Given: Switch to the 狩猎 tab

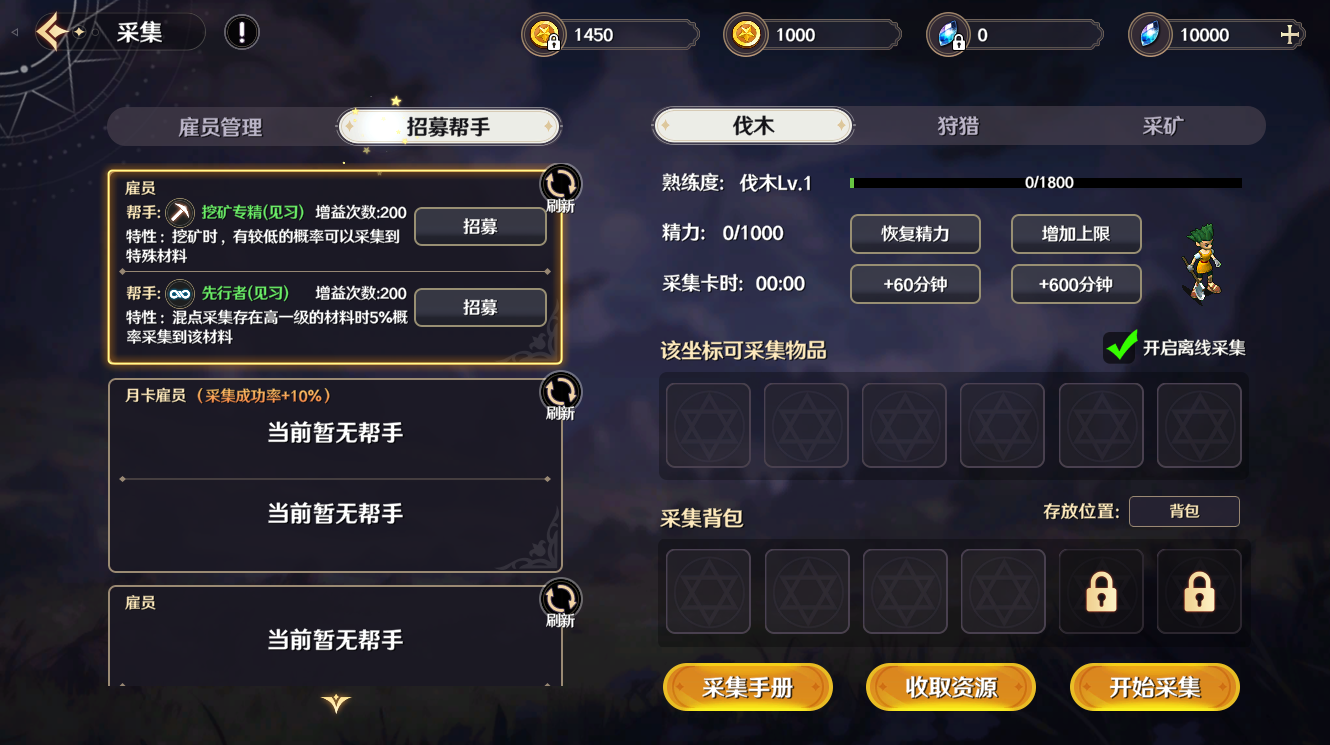Looking at the screenshot, I should [x=957, y=126].
